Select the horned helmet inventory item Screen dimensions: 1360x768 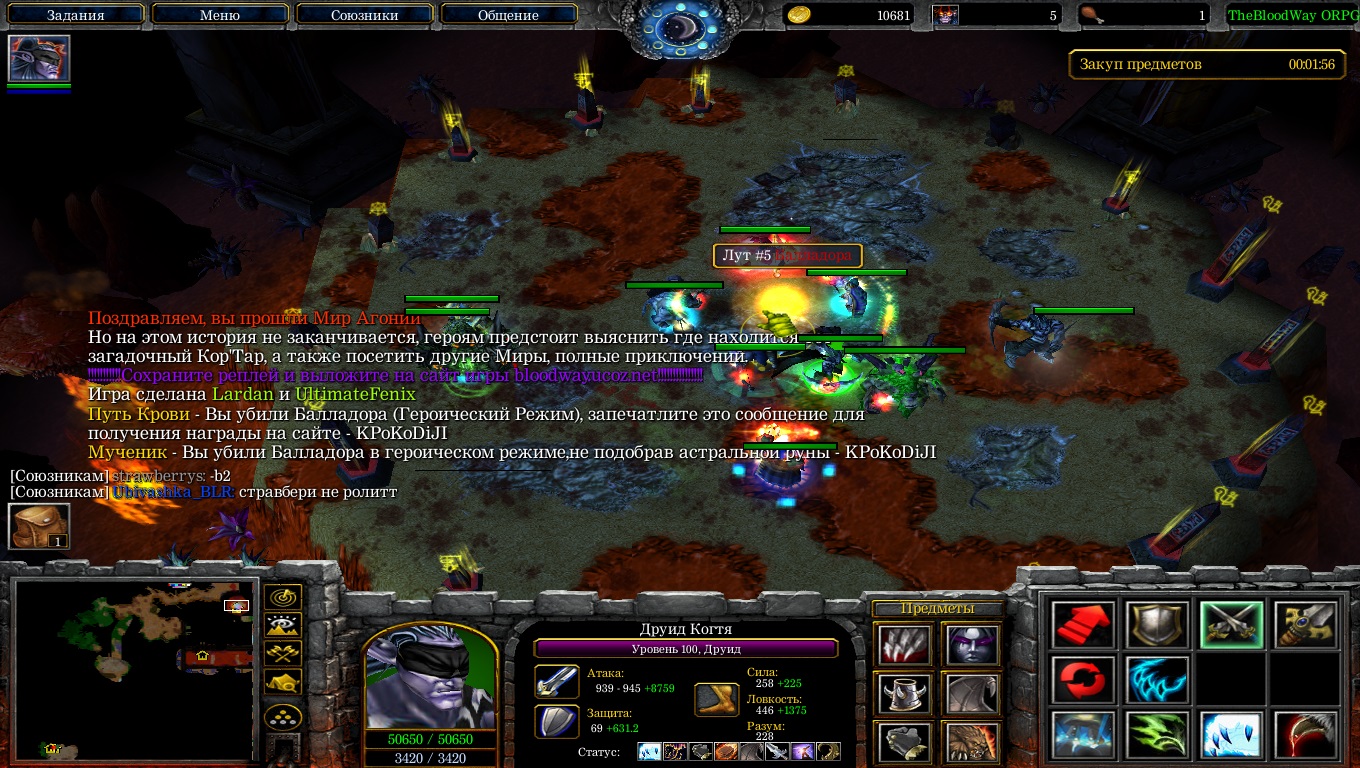(x=905, y=693)
